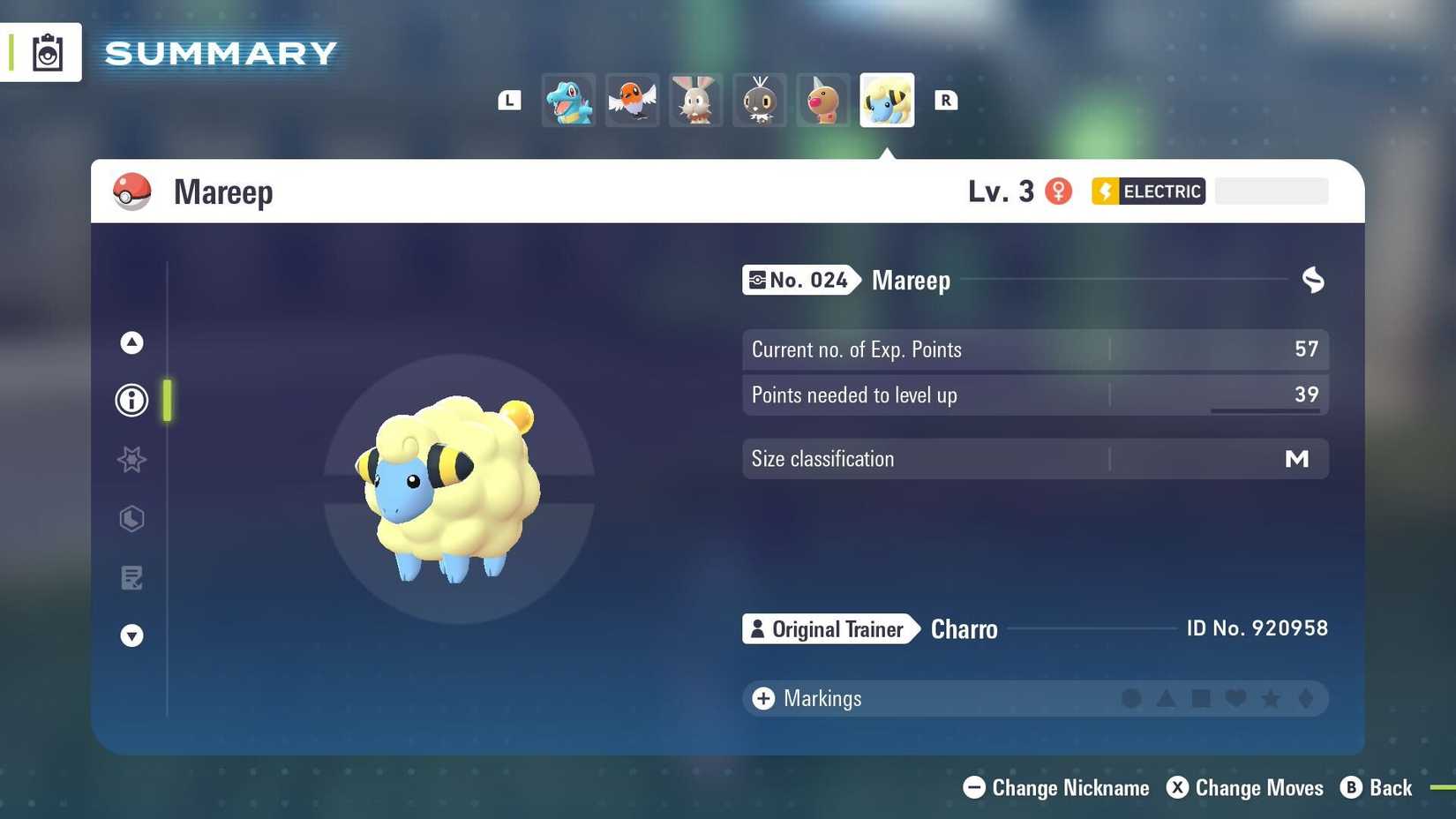Click the Summary clipboard icon

(48, 51)
